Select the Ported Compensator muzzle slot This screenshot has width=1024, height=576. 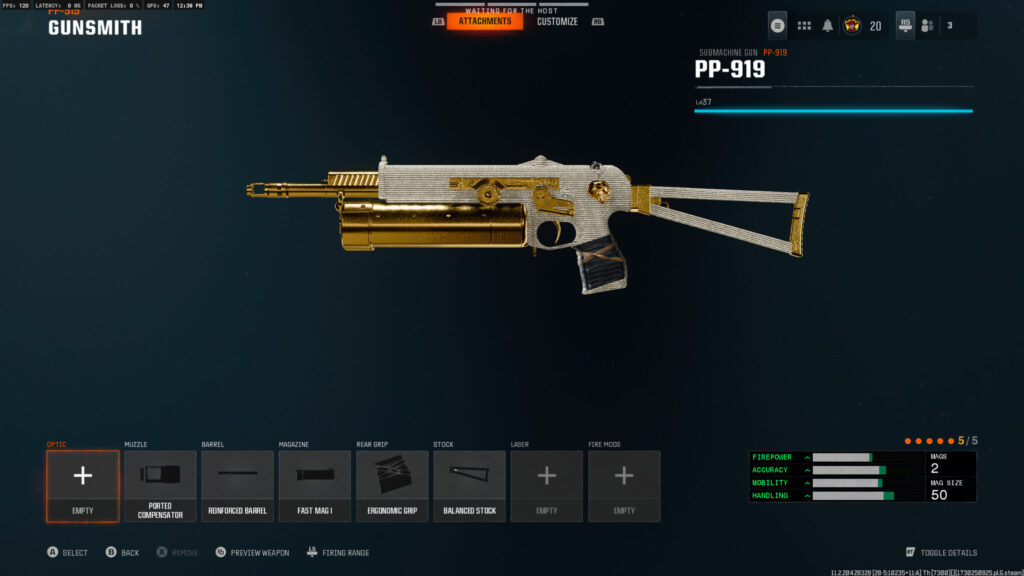[160, 486]
